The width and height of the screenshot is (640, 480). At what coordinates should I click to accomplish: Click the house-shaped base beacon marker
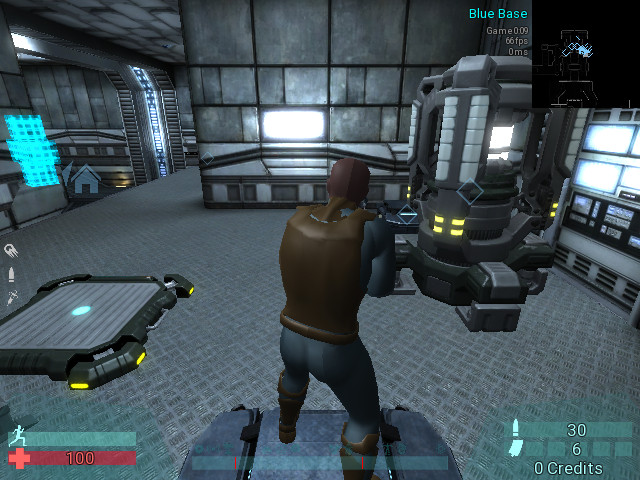coord(86,180)
